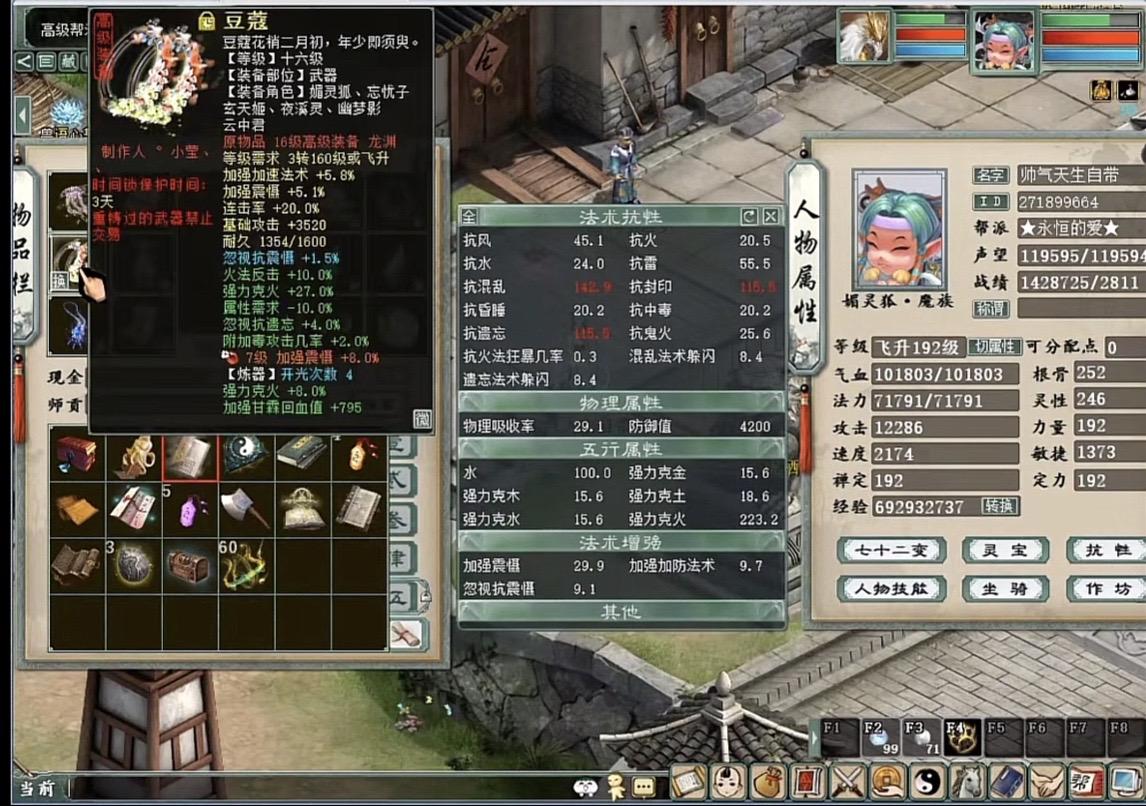Select the purple potion bottle stack
The width and height of the screenshot is (1146, 806).
click(189, 510)
